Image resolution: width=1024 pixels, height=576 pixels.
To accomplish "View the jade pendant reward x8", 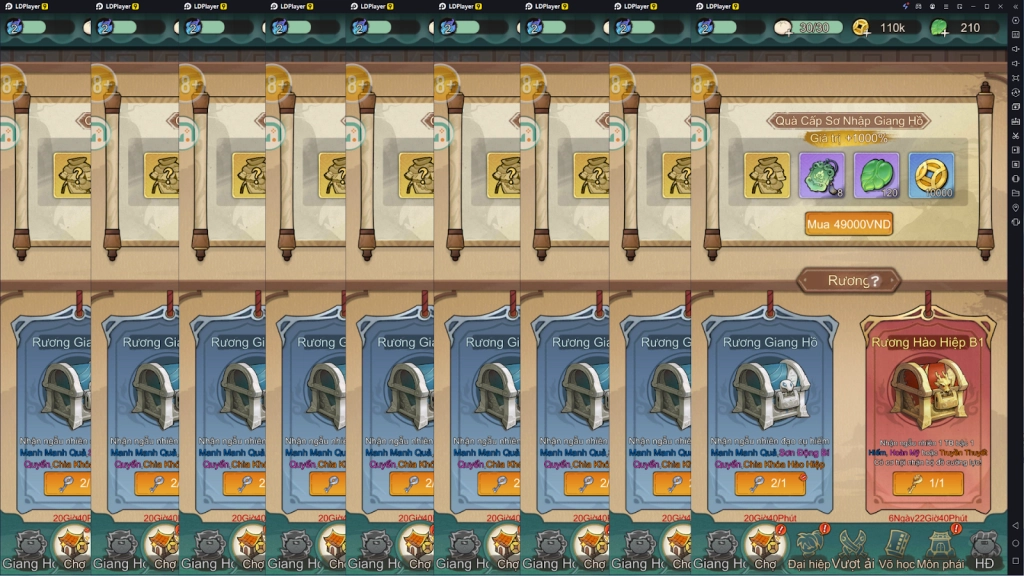I will [822, 175].
